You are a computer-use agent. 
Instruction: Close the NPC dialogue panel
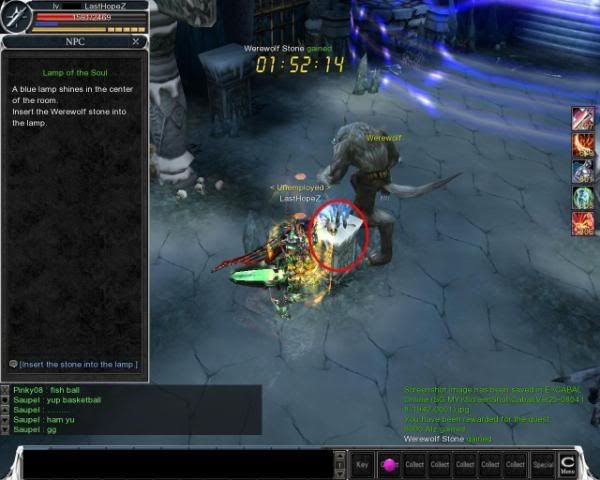[136, 43]
